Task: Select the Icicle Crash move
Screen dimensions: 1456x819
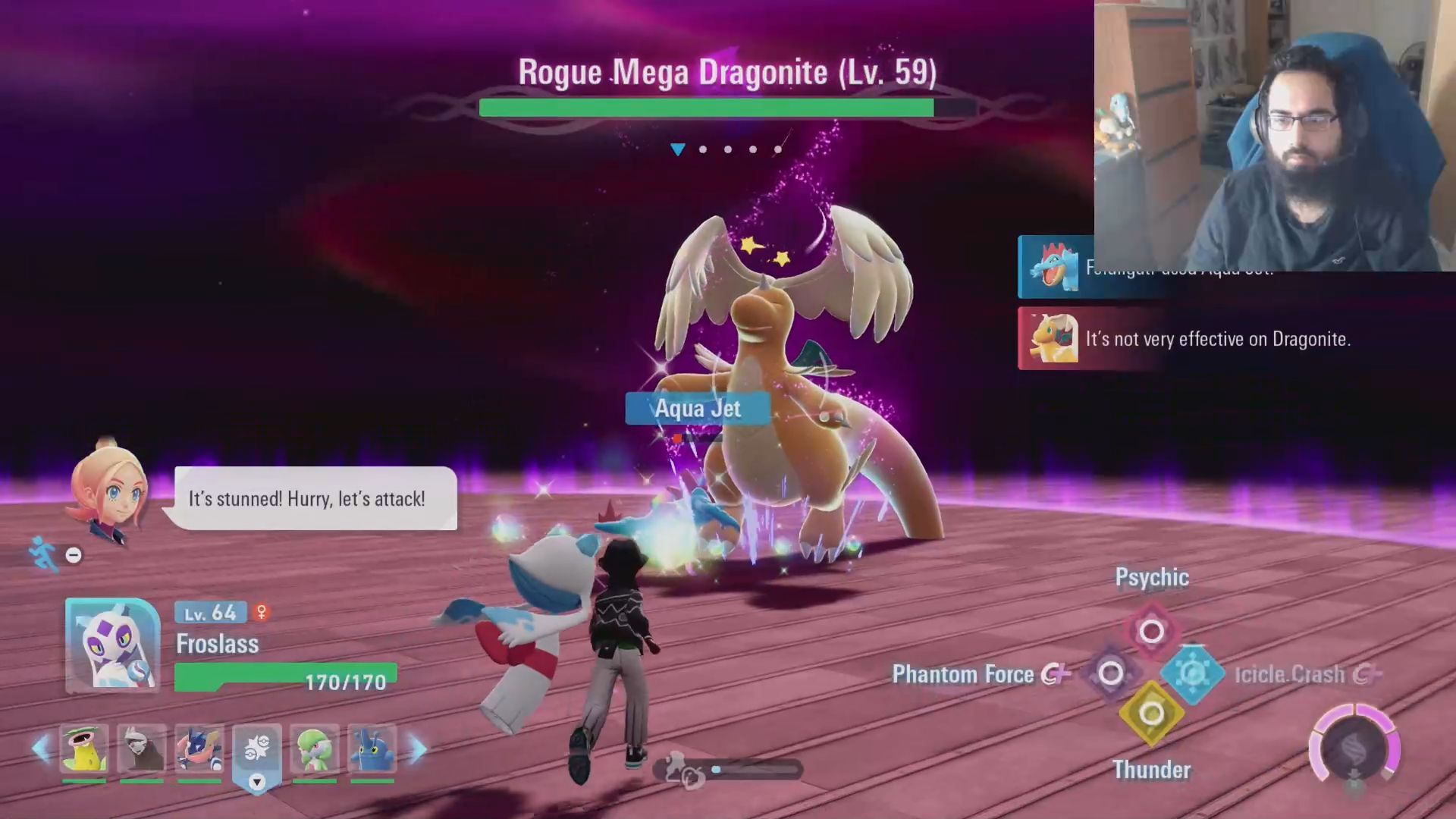Action: [x=1193, y=673]
